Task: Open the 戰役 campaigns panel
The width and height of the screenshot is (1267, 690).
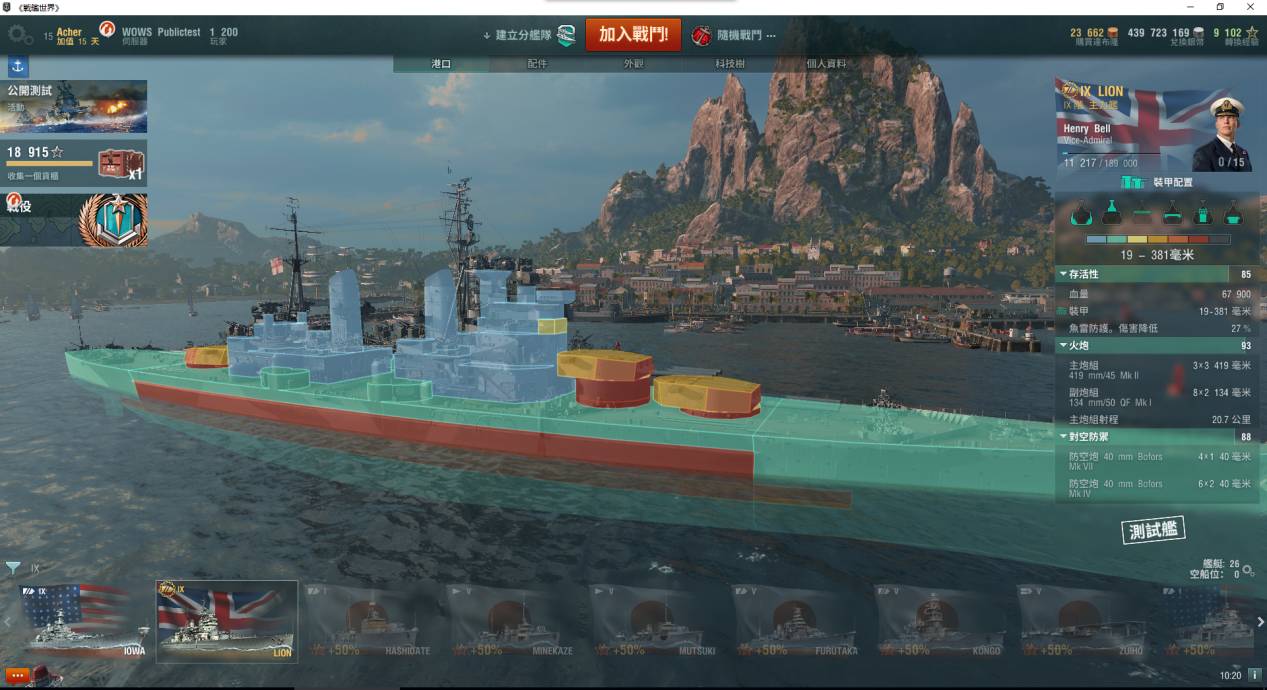Action: point(74,220)
